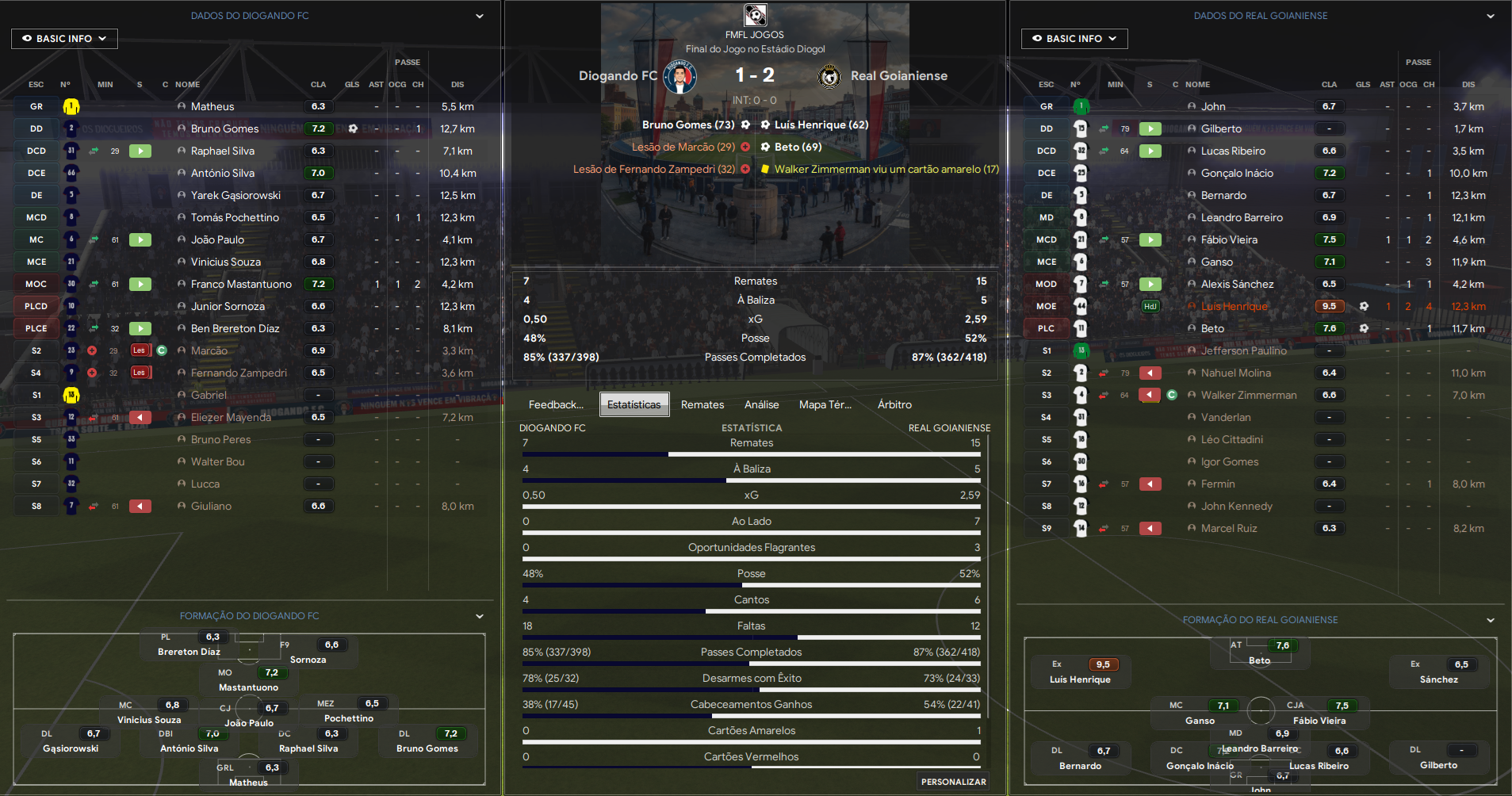Collapse the Formação do Diogando FC panel
1512x796 pixels.
(x=480, y=616)
